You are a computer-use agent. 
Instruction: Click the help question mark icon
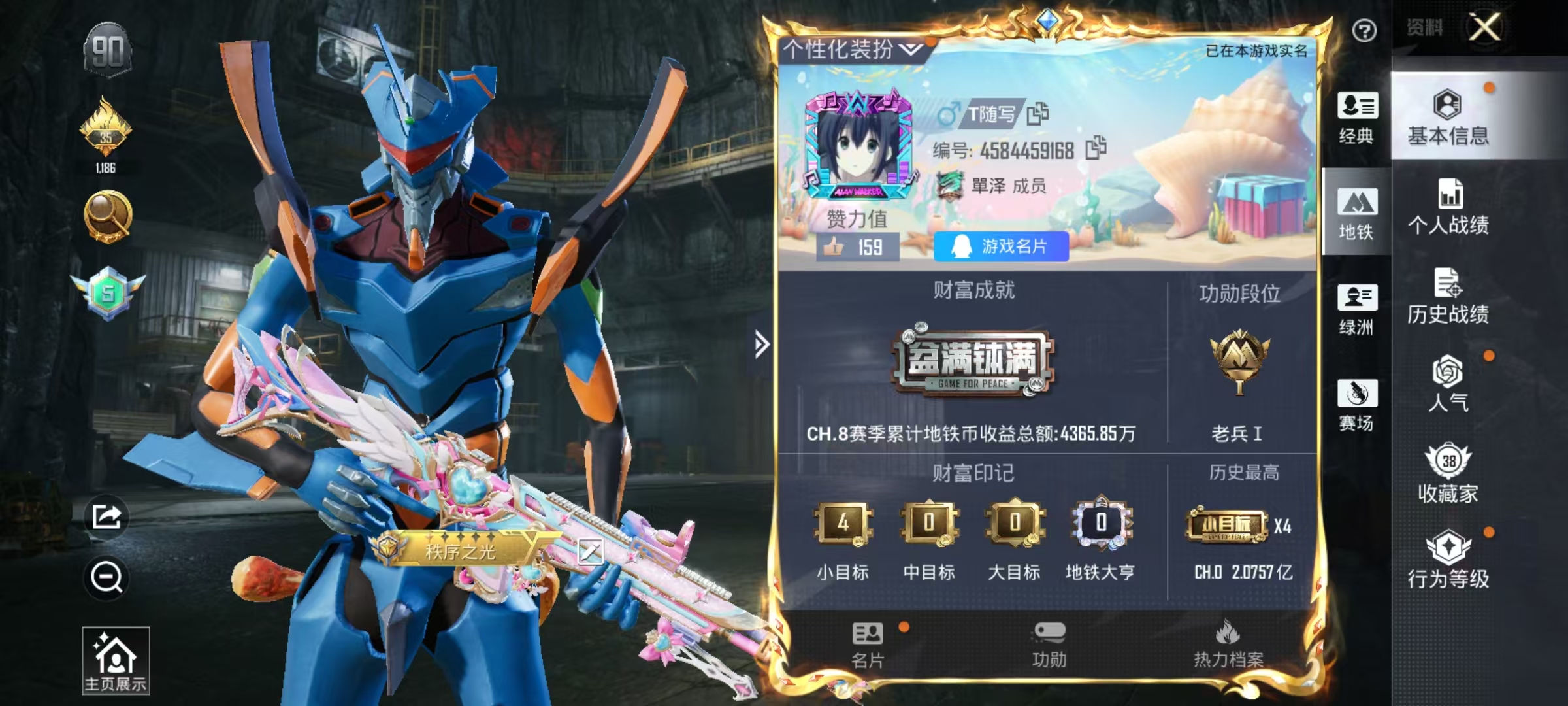(x=1364, y=29)
